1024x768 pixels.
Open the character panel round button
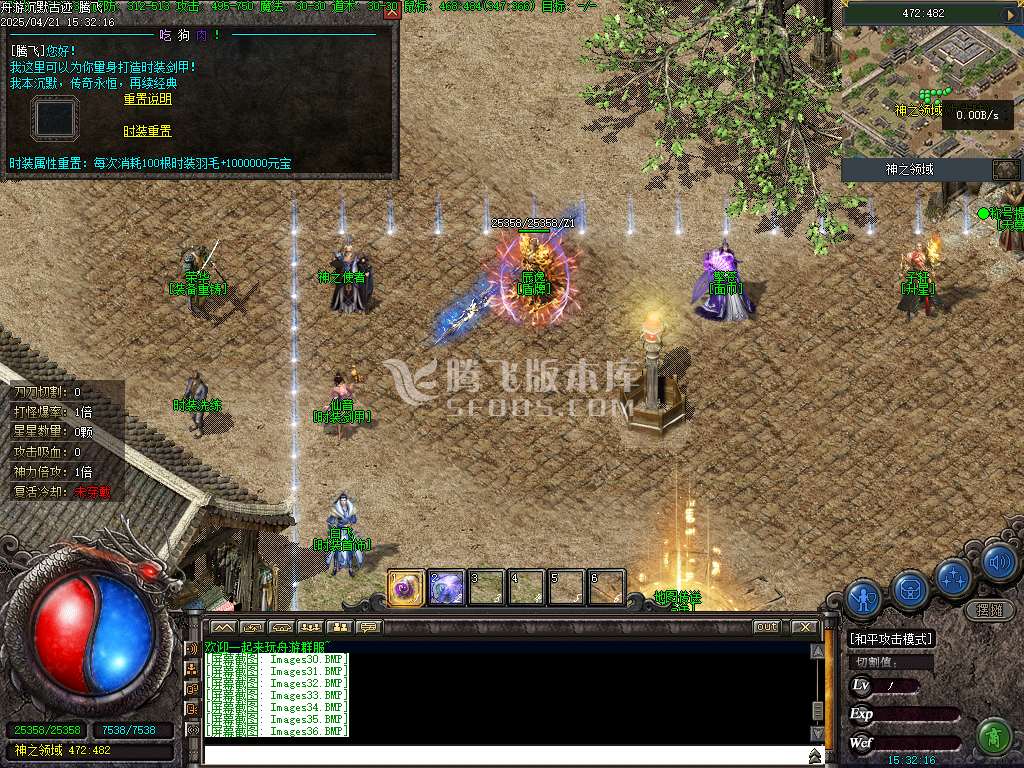pos(863,597)
